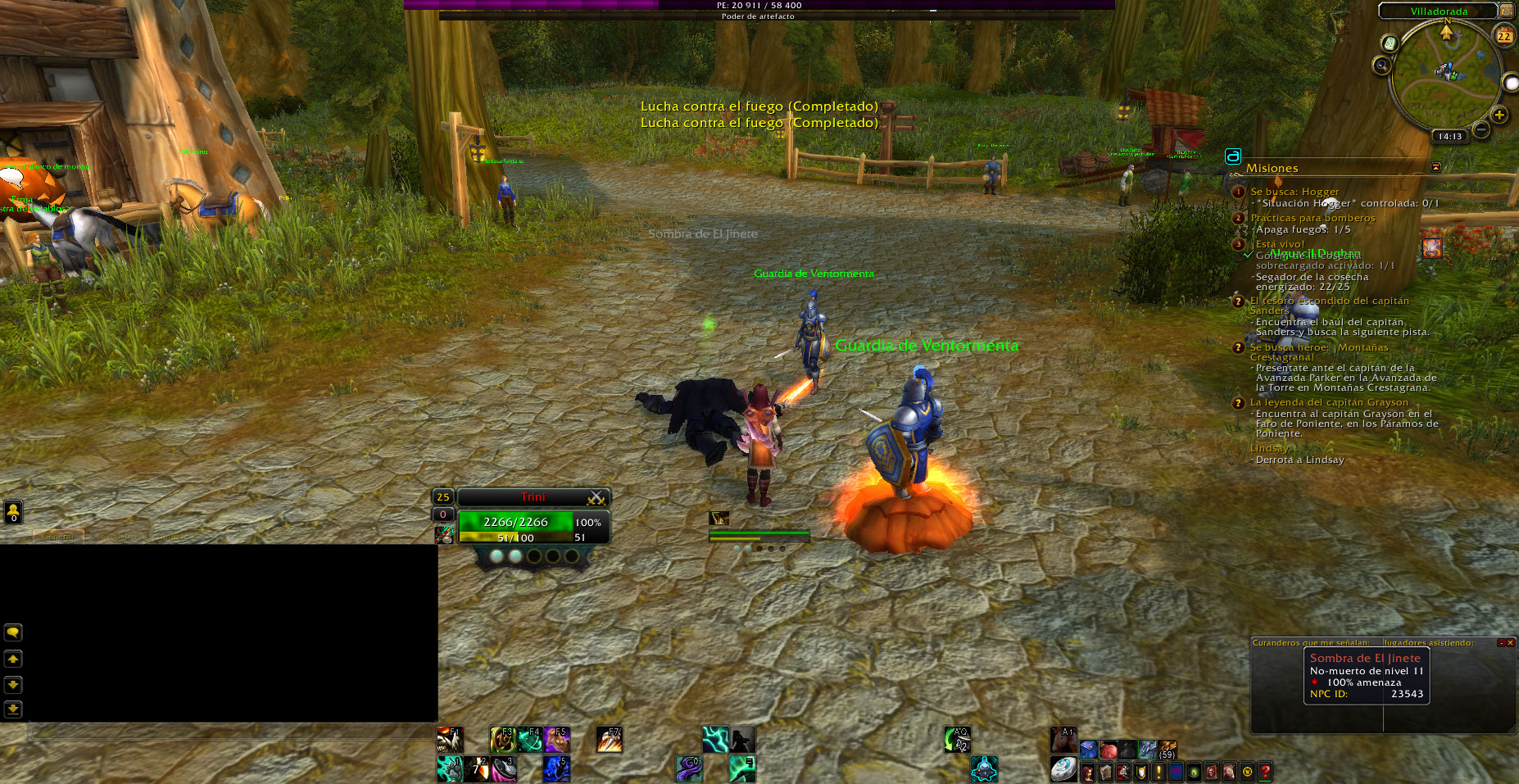This screenshot has height=784, width=1519.
Task: Open the chat speech bubble menu
Action: pos(13,632)
